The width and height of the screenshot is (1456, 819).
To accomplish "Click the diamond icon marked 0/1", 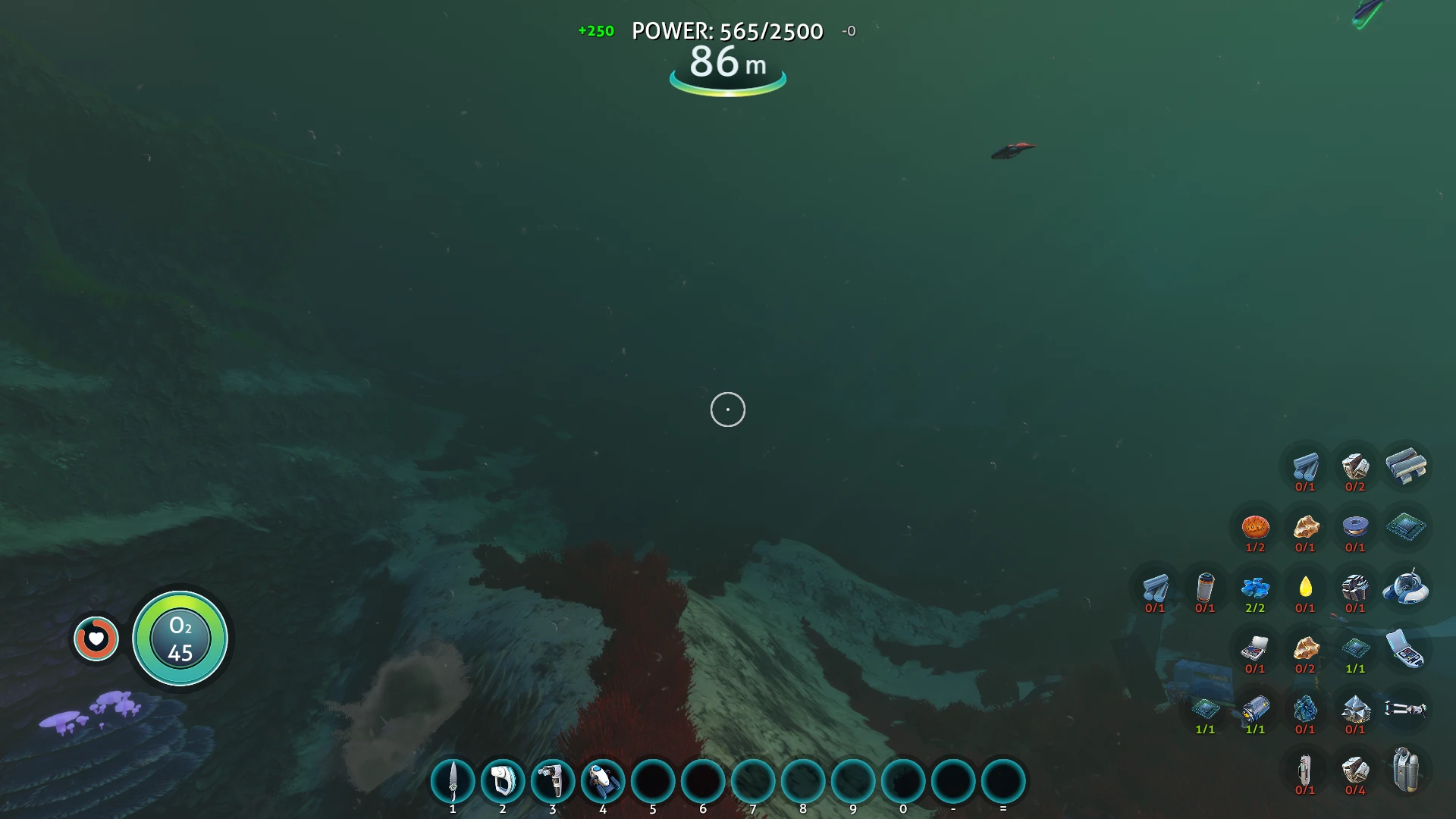I will tap(1354, 710).
